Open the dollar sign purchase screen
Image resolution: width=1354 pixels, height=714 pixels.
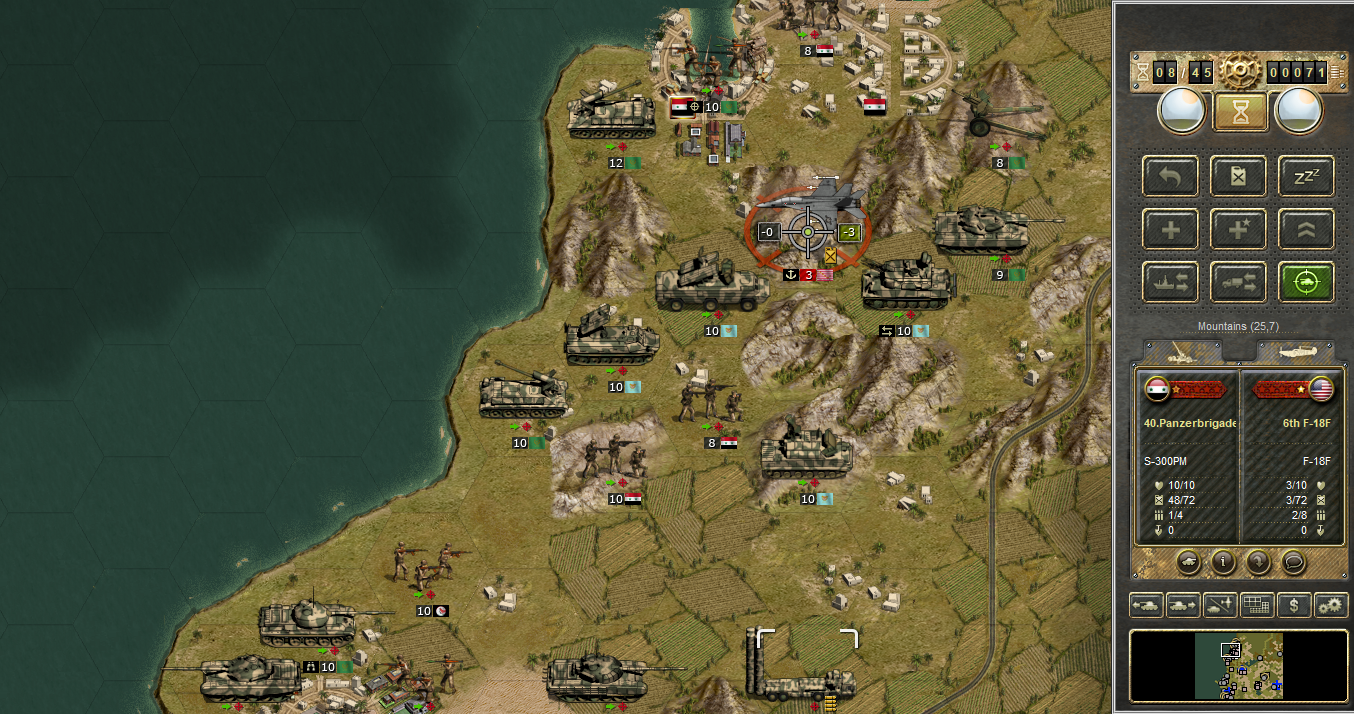tap(1294, 605)
